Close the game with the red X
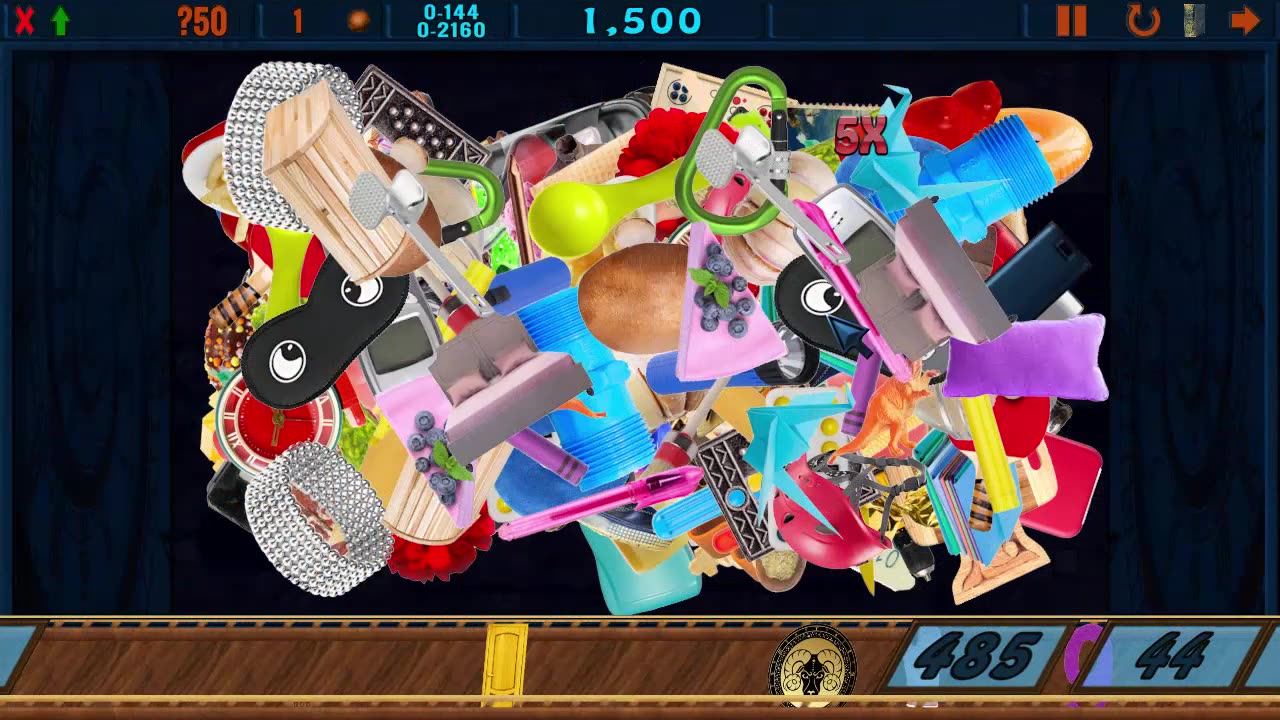The image size is (1280, 720). 25,21
